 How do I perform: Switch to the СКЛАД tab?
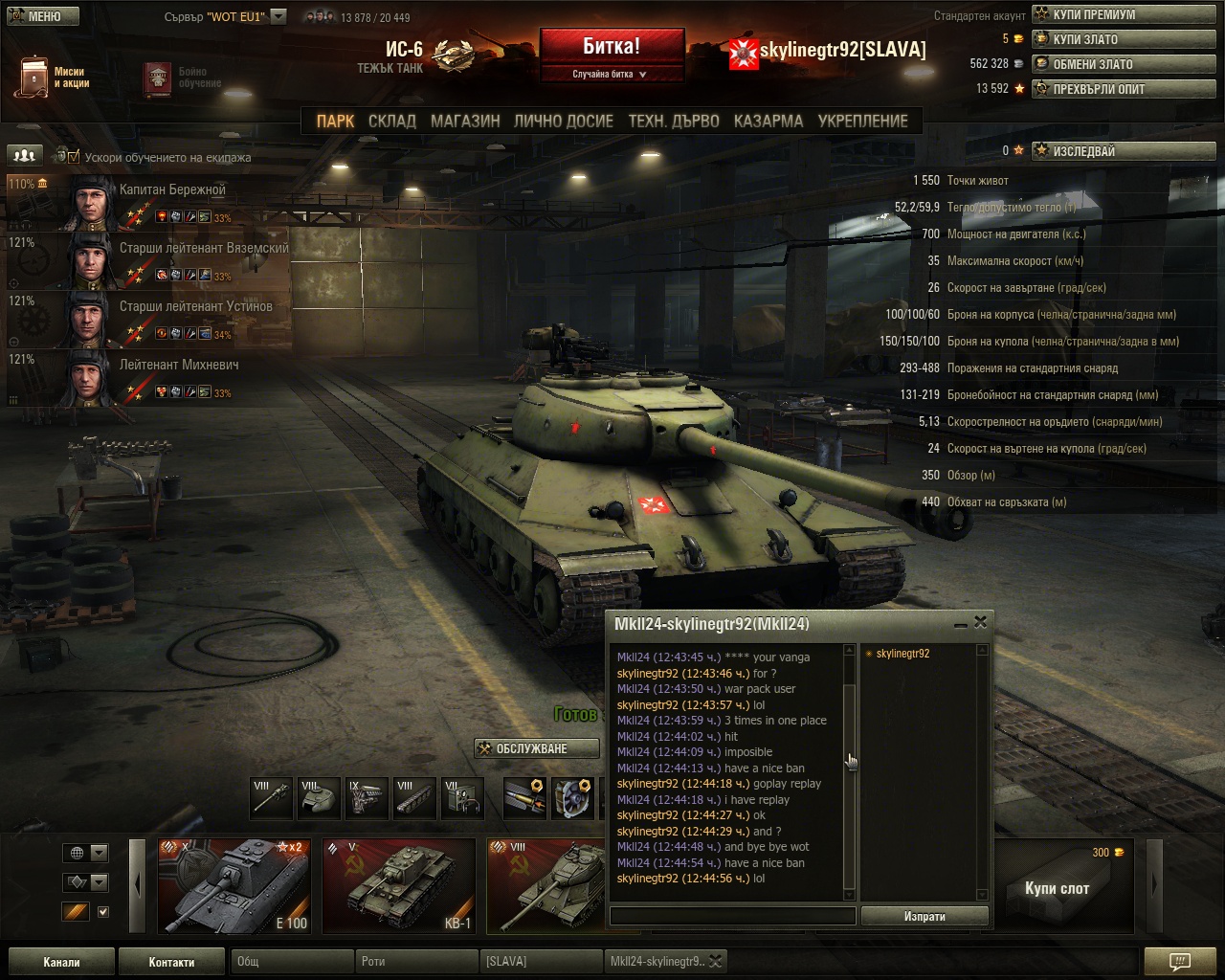pyautogui.click(x=392, y=121)
